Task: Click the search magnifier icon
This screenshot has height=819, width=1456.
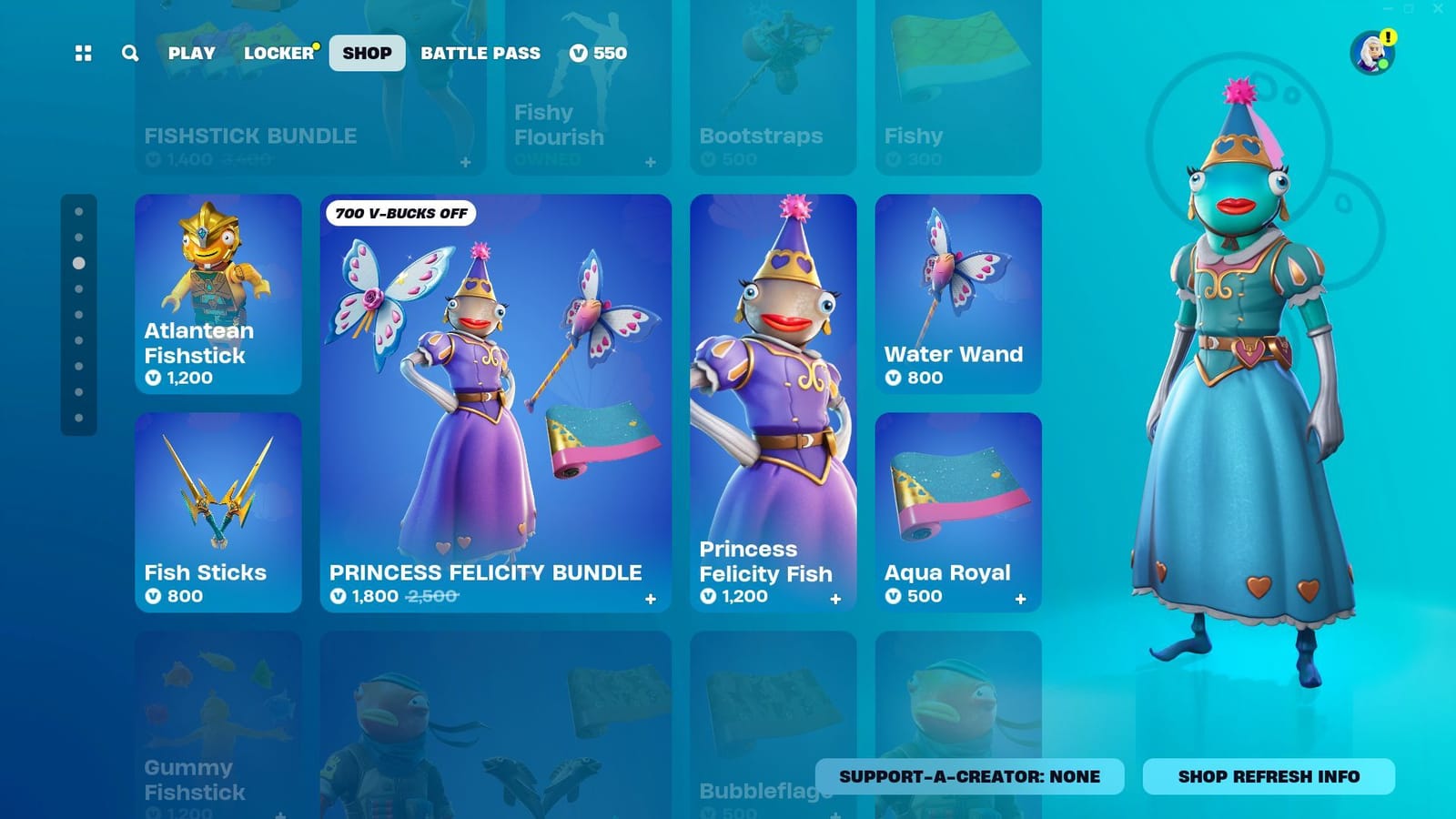Action: click(129, 53)
